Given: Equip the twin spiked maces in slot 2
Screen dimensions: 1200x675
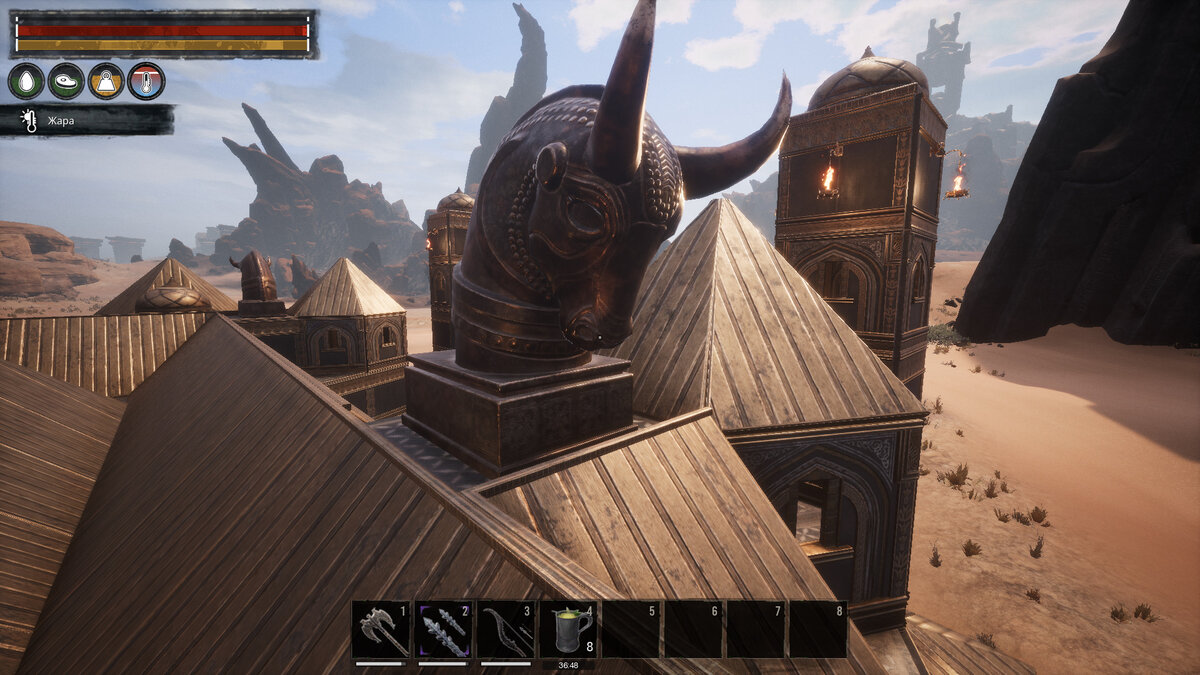Looking at the screenshot, I should click(x=444, y=630).
